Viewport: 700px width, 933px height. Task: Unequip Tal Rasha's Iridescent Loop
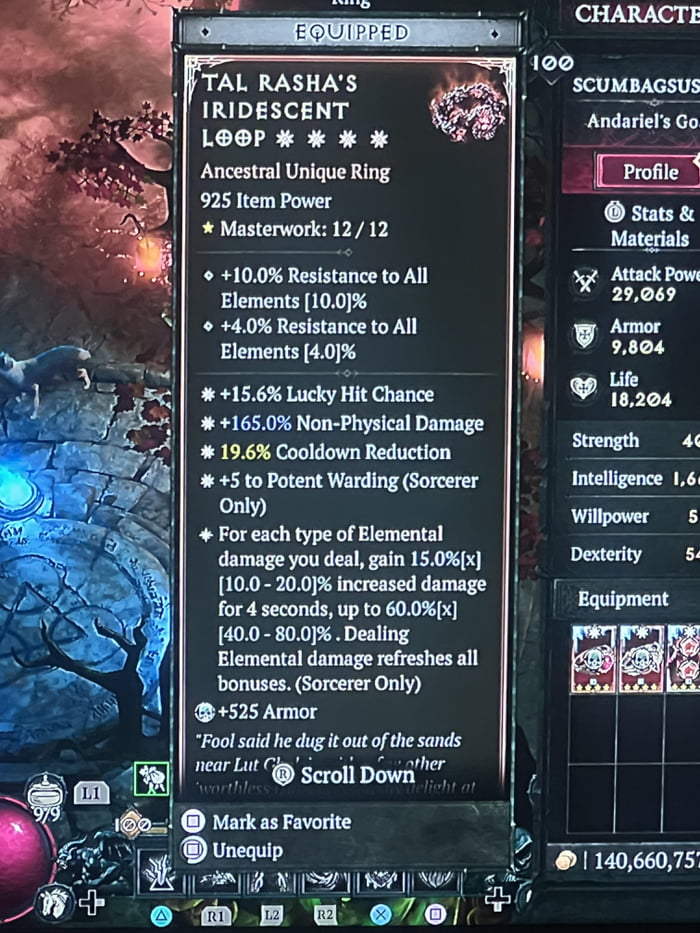click(247, 851)
